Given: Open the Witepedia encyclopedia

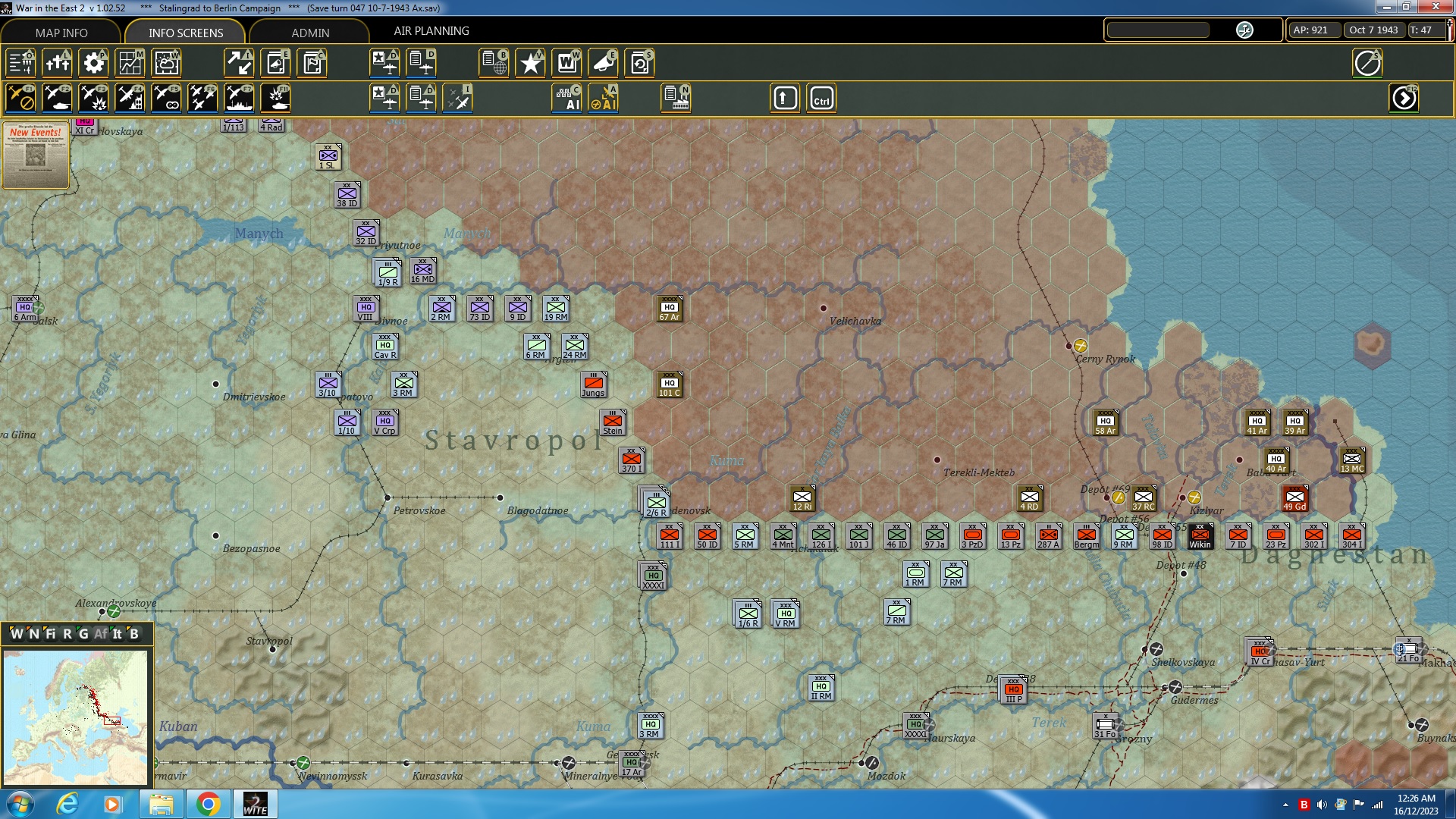Looking at the screenshot, I should pos(566,63).
